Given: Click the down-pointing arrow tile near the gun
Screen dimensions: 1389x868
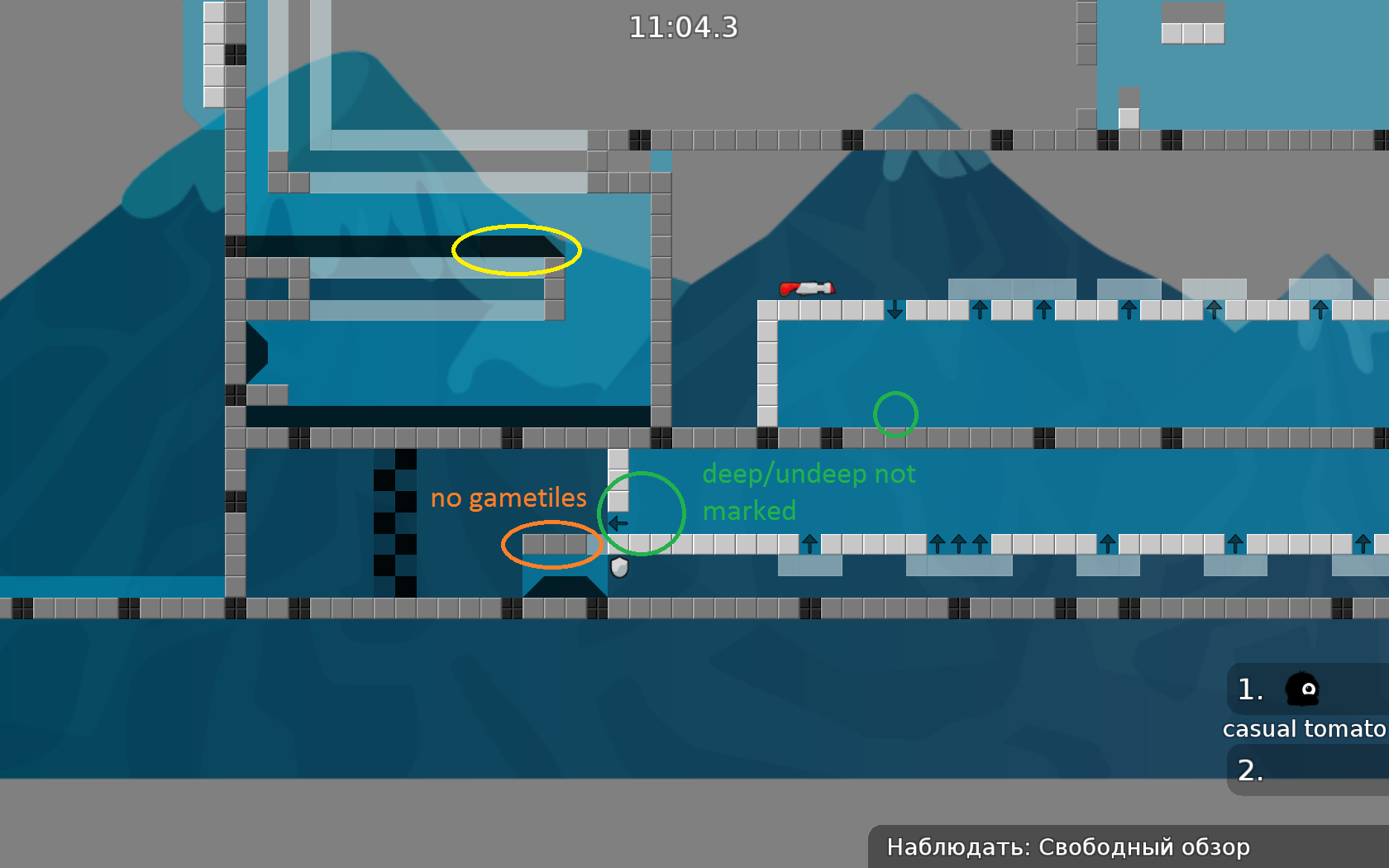Looking at the screenshot, I should [895, 312].
